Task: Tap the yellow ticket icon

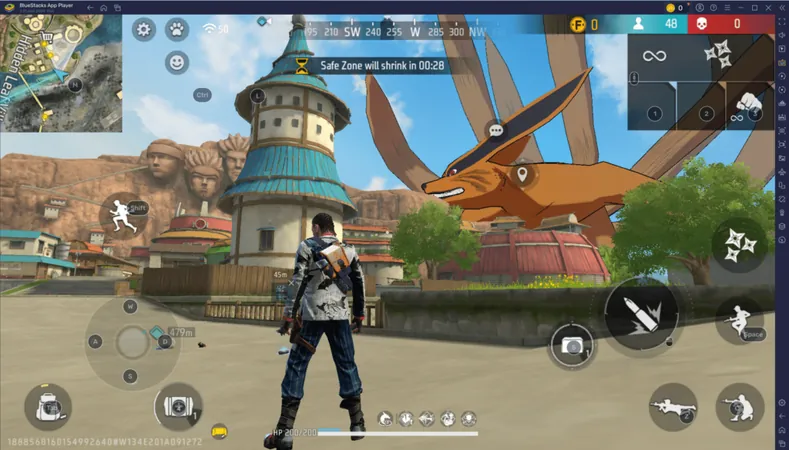Action: pyautogui.click(x=220, y=432)
